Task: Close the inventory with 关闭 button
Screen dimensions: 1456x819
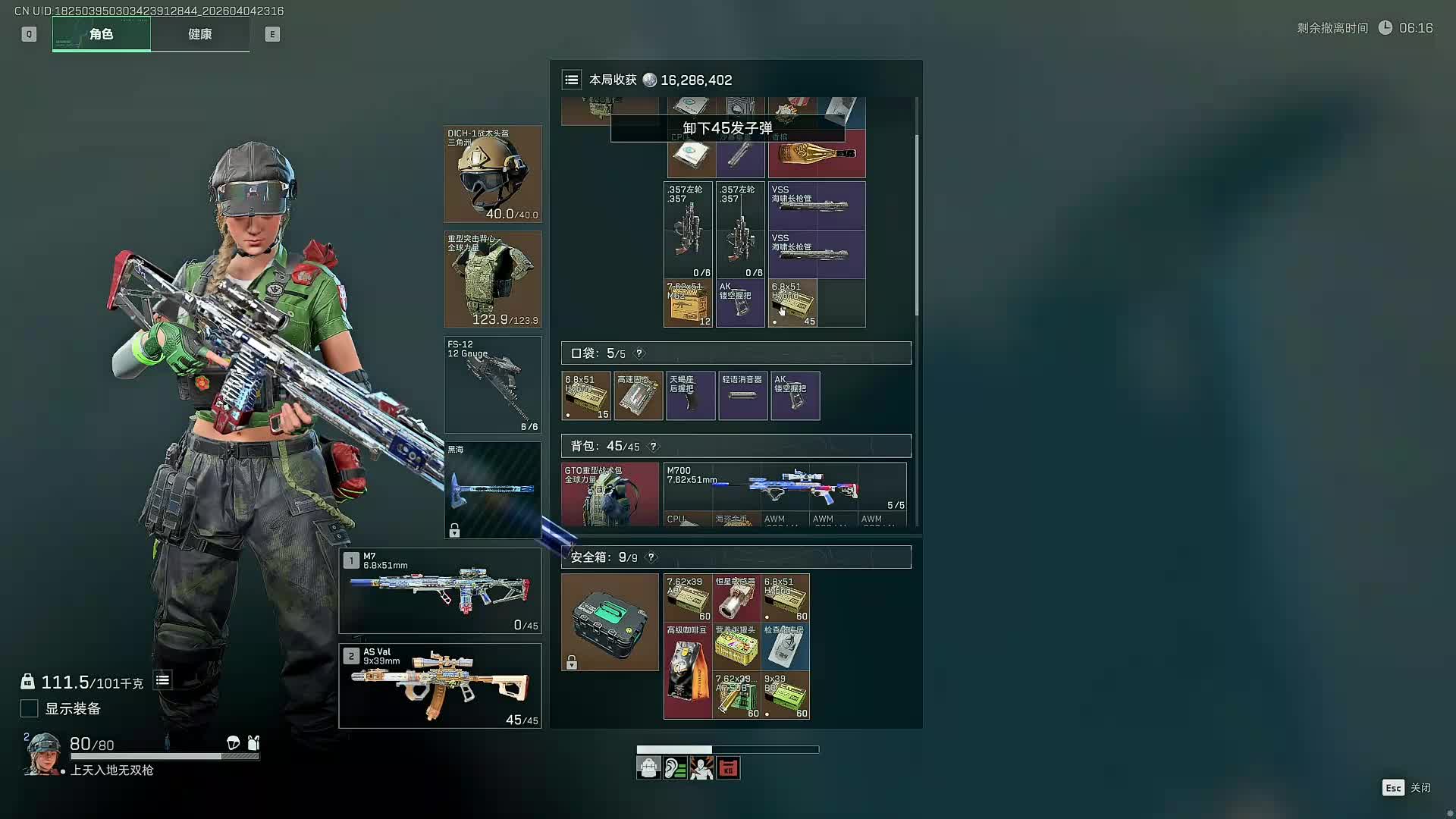Action: [1407, 788]
